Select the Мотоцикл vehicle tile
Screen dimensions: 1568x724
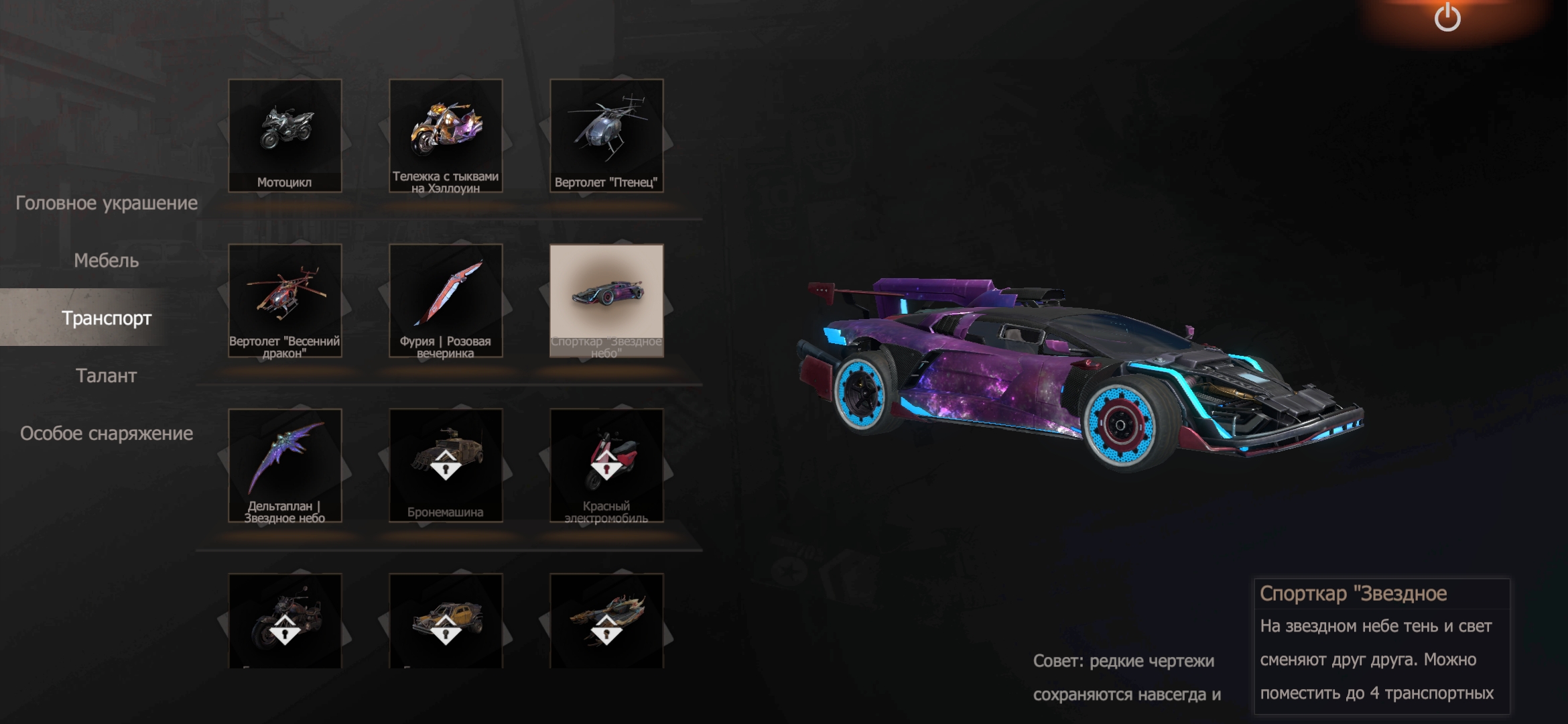285,135
